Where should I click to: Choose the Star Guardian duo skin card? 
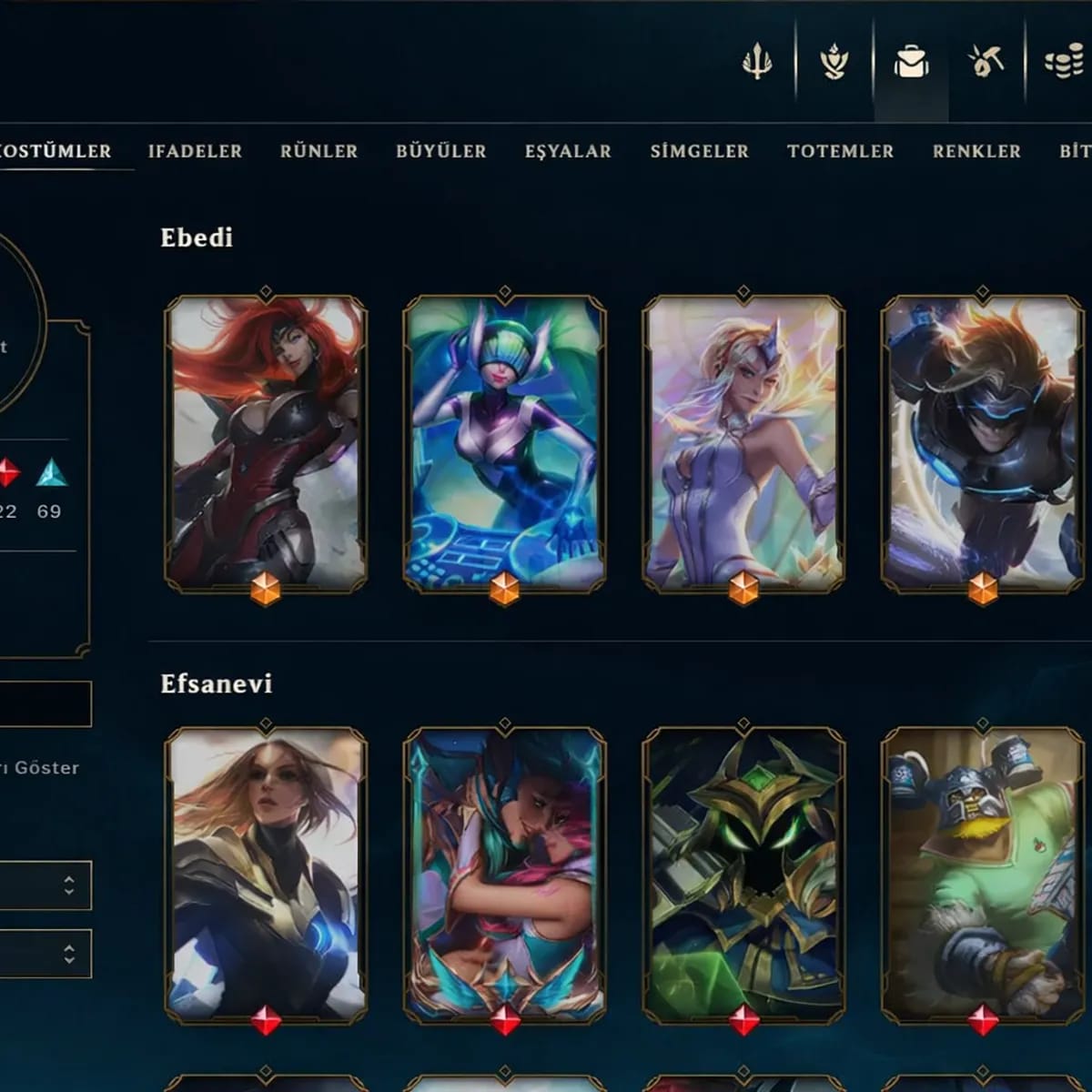(504, 874)
